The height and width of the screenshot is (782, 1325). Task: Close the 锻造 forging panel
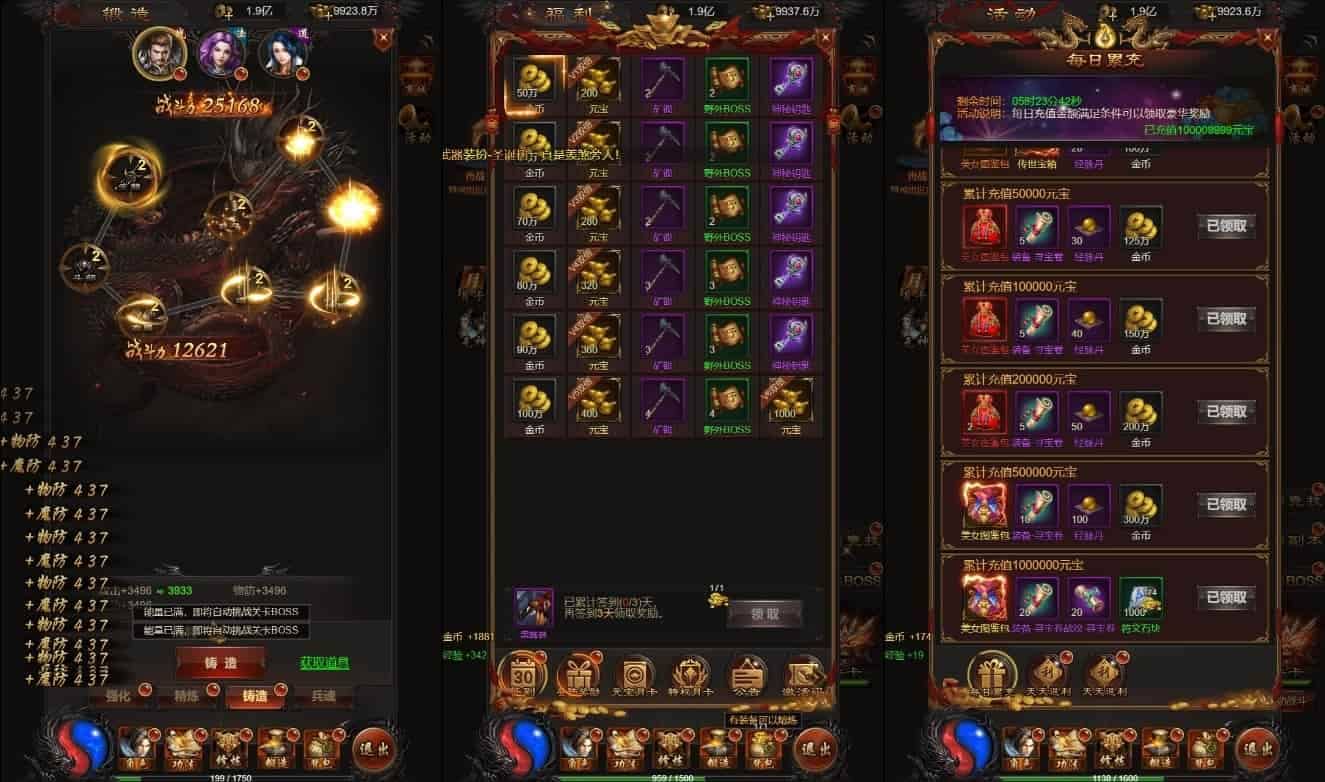pyautogui.click(x=381, y=41)
